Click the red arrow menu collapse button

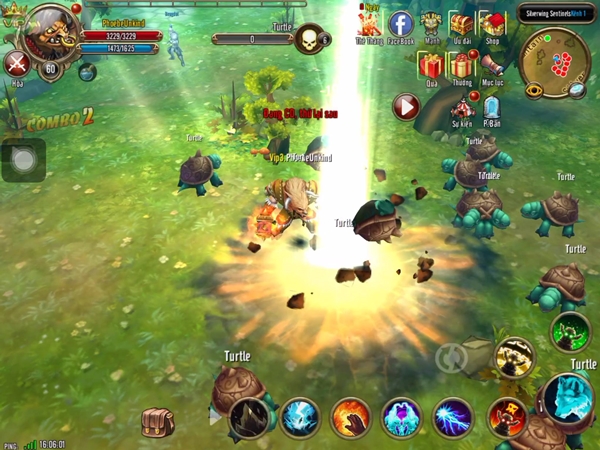405,107
